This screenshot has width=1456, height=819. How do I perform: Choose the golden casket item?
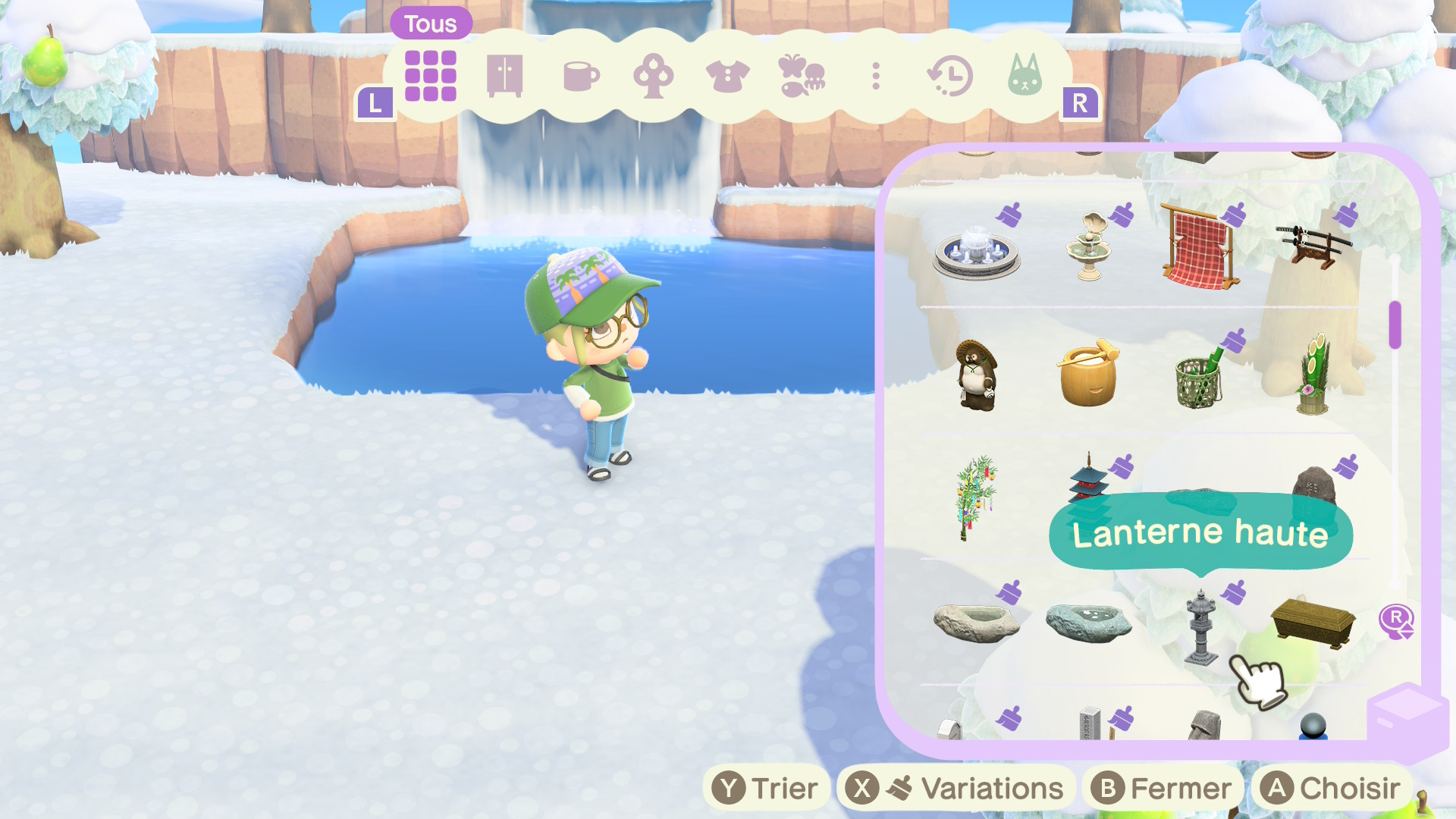pos(1313,623)
